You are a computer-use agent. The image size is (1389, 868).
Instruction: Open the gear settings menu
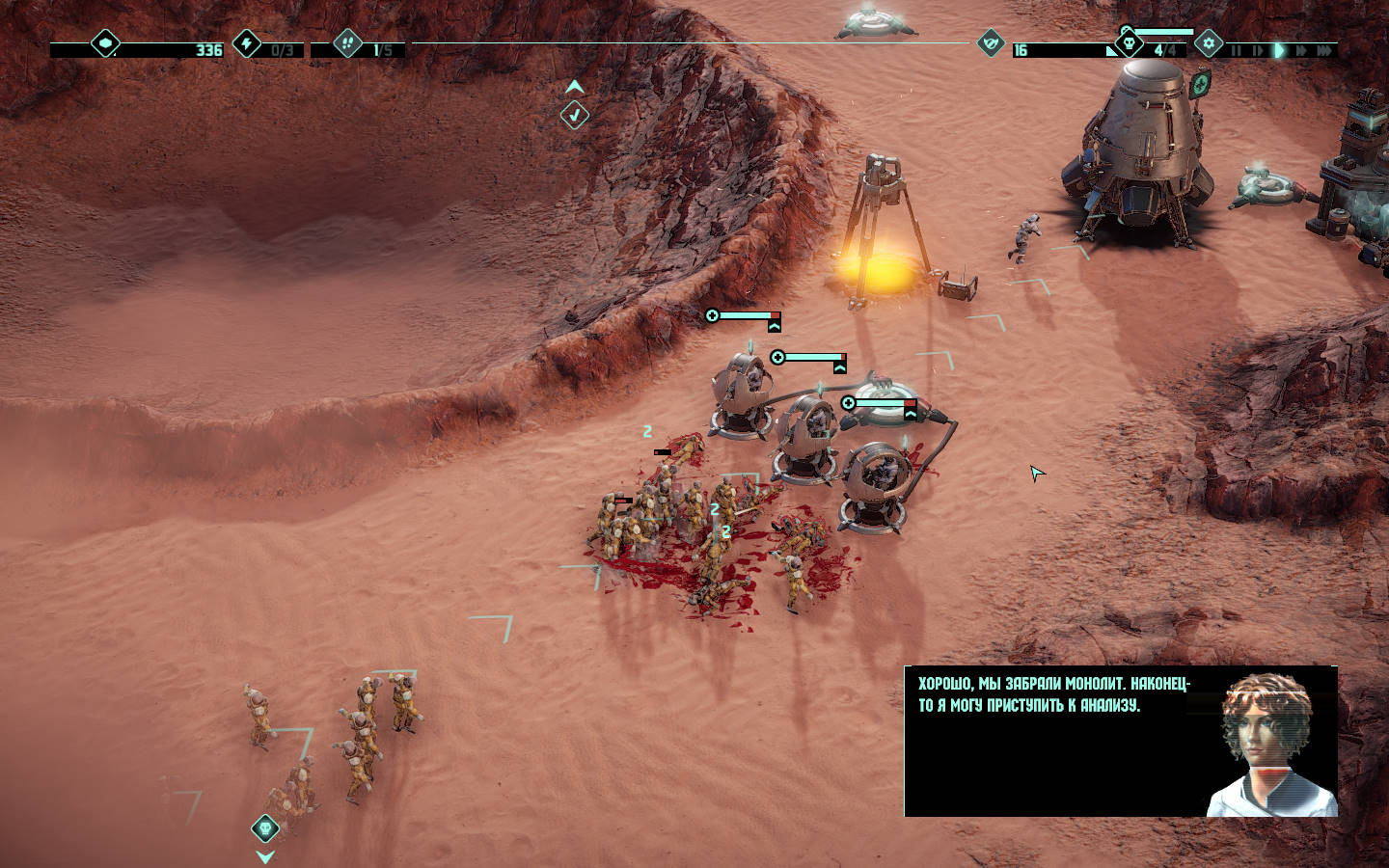click(x=1209, y=44)
